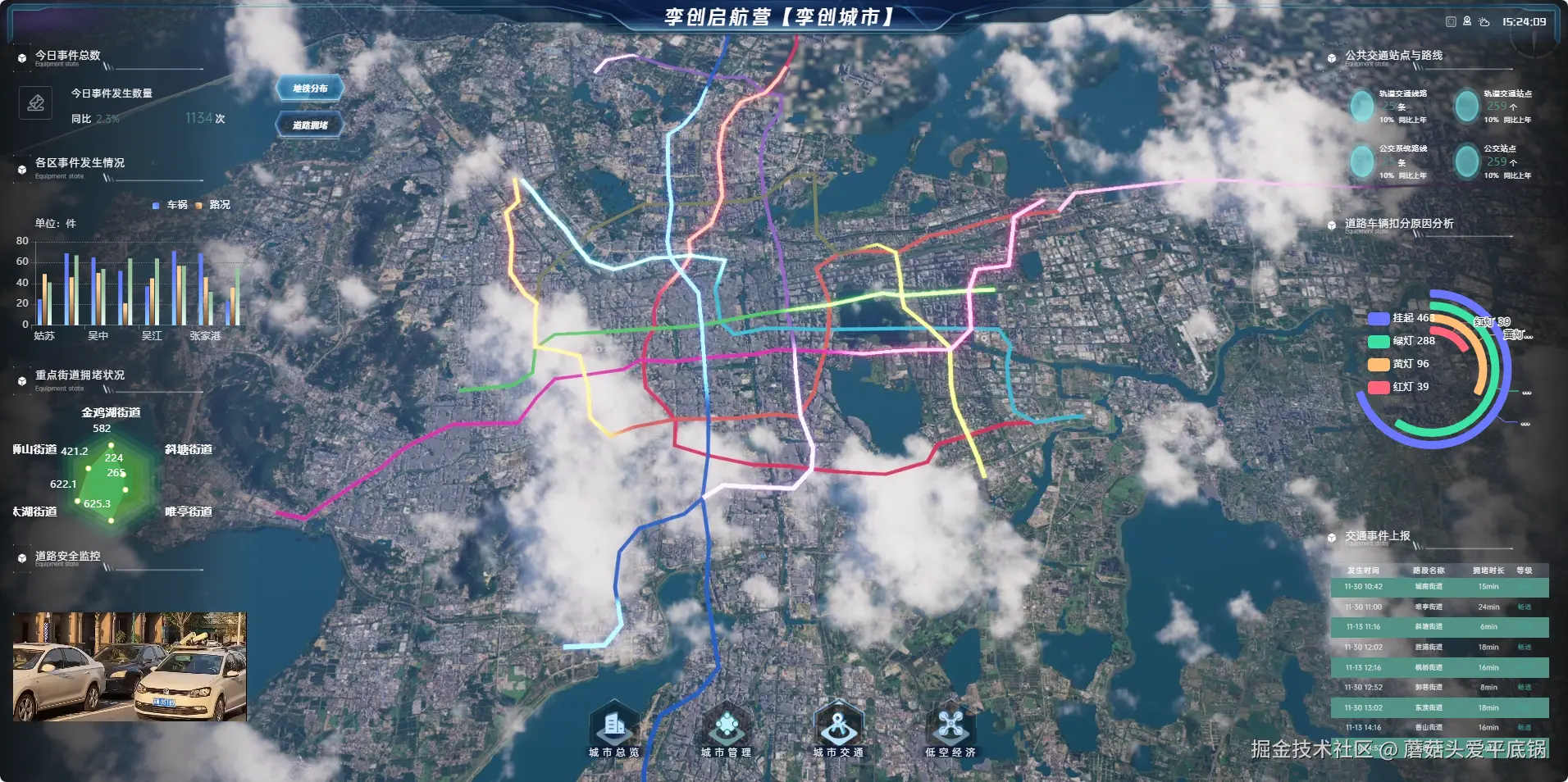This screenshot has width=1568, height=782.
Task: Open the 城市总览 section
Action: tap(613, 729)
